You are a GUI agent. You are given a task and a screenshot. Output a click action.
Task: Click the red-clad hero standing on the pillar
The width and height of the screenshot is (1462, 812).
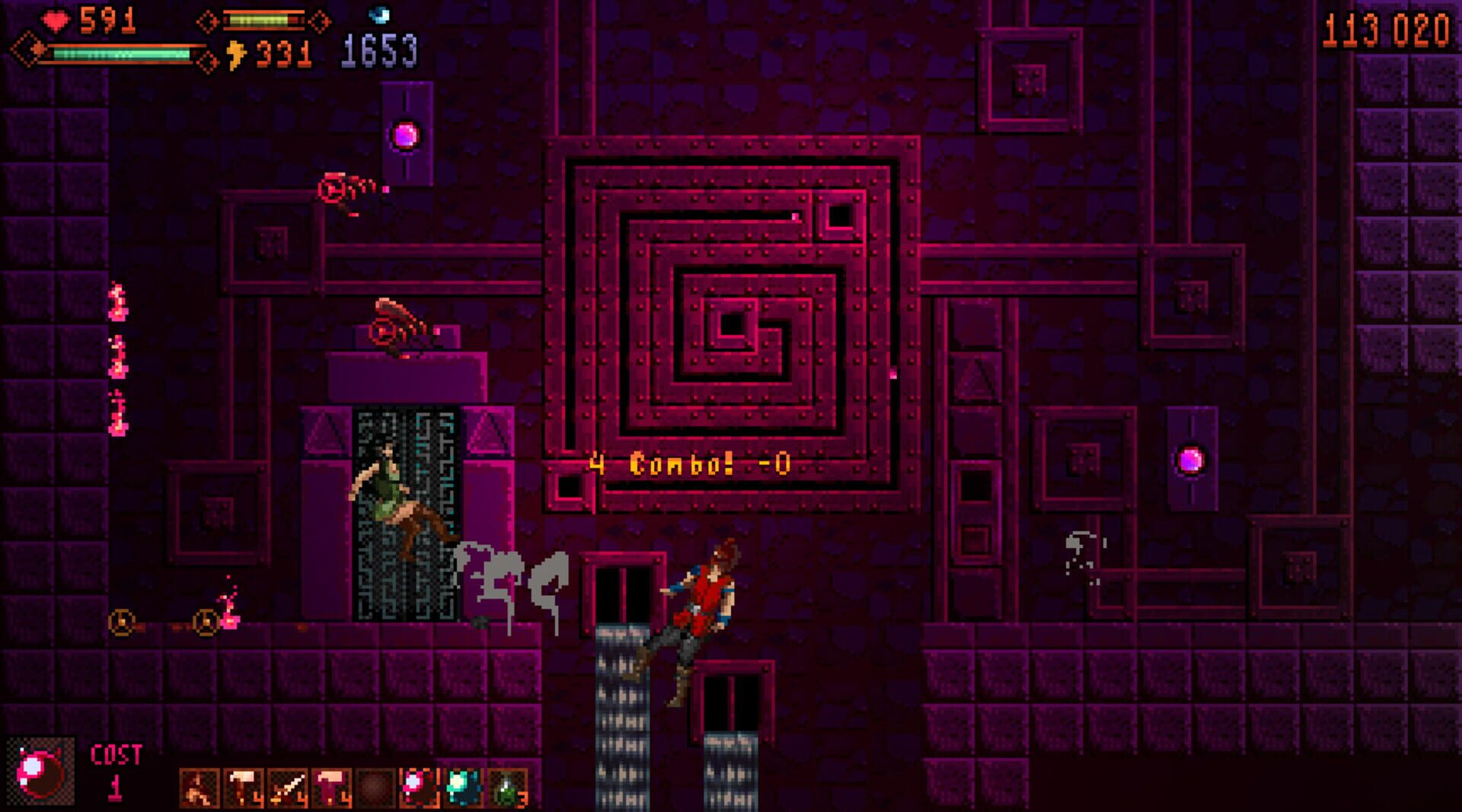pos(704,609)
